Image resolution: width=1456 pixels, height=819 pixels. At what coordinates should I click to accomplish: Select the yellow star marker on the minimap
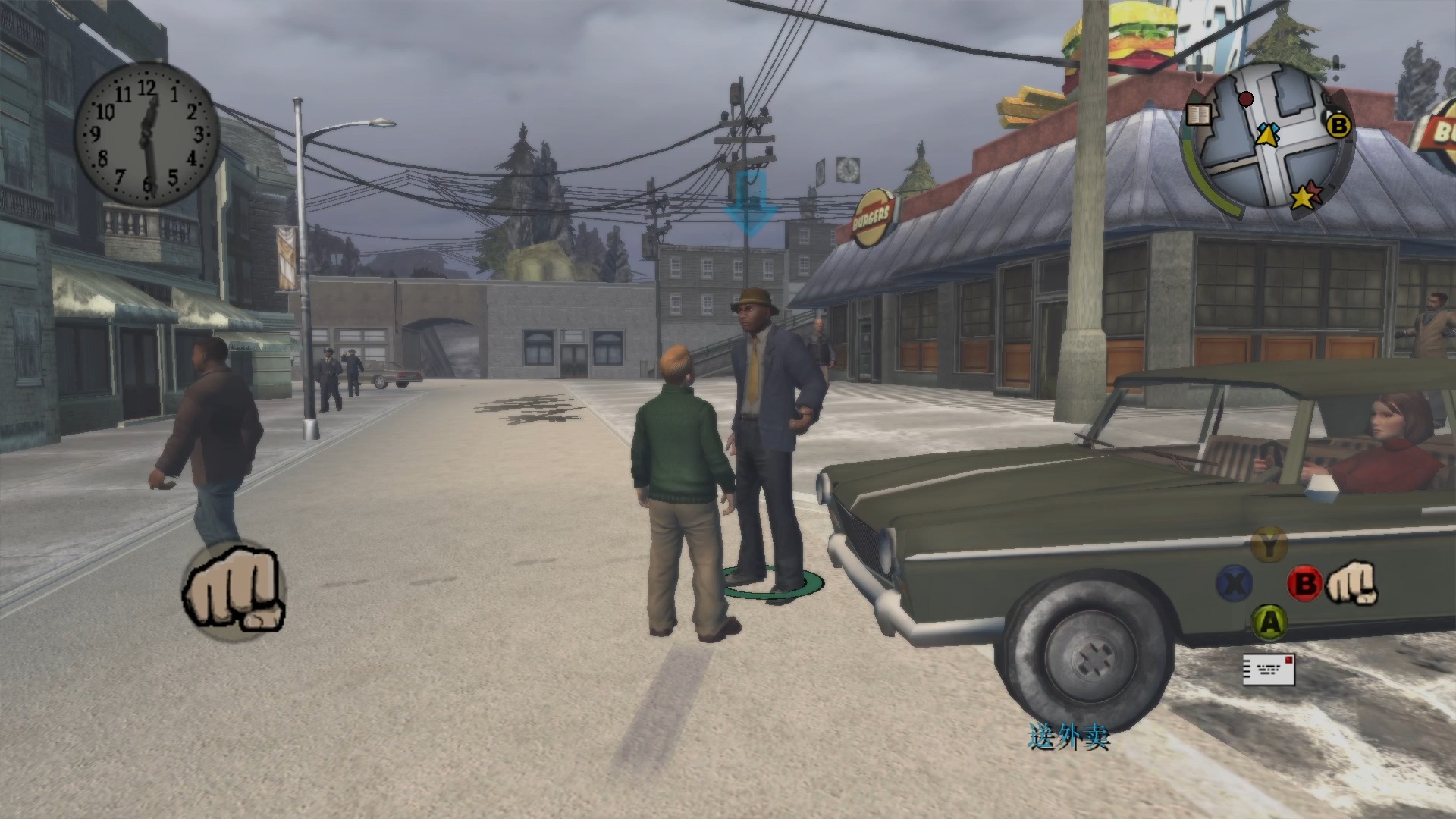[x=1303, y=197]
